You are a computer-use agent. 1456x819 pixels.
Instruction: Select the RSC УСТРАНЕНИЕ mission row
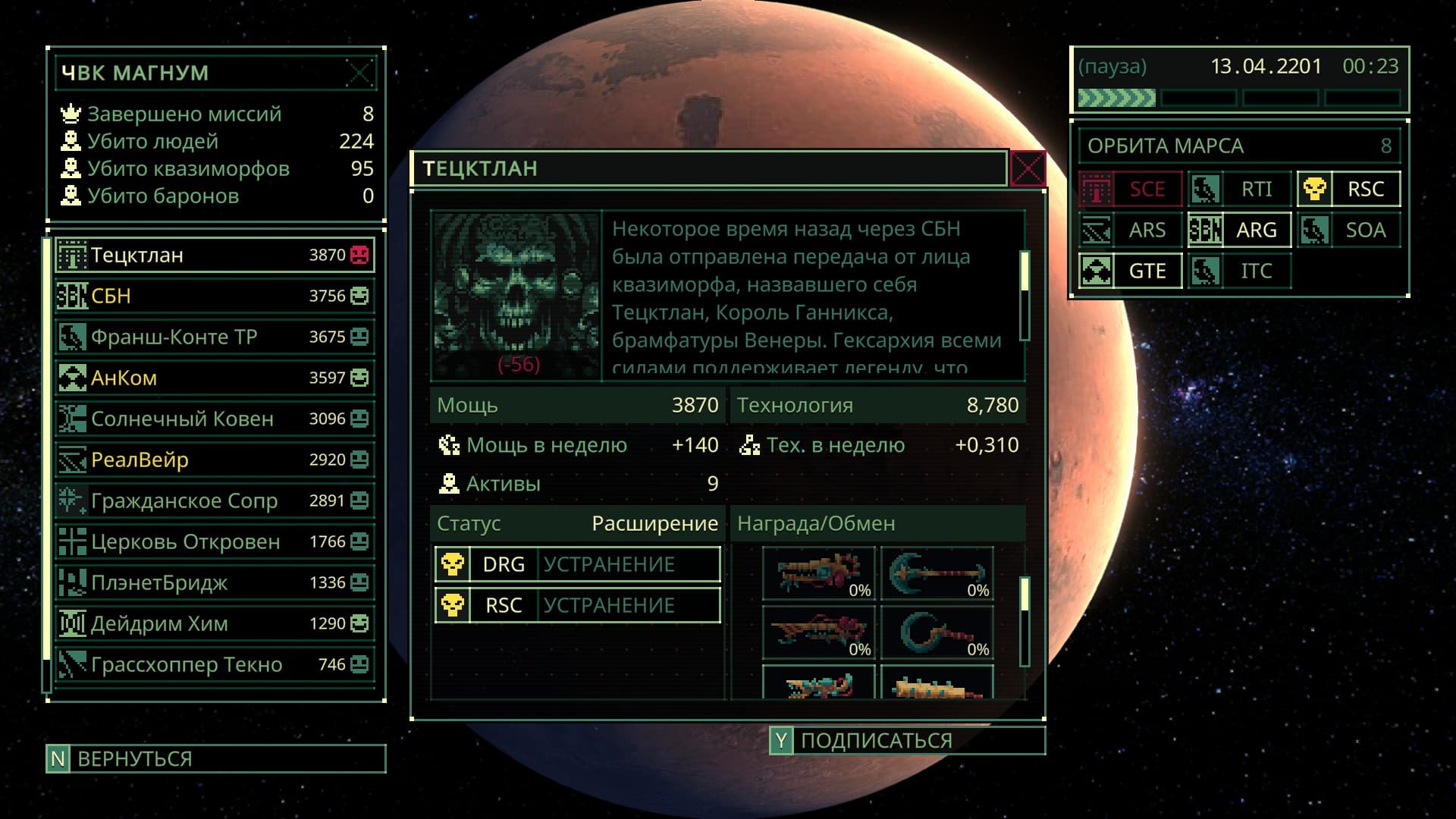click(578, 605)
